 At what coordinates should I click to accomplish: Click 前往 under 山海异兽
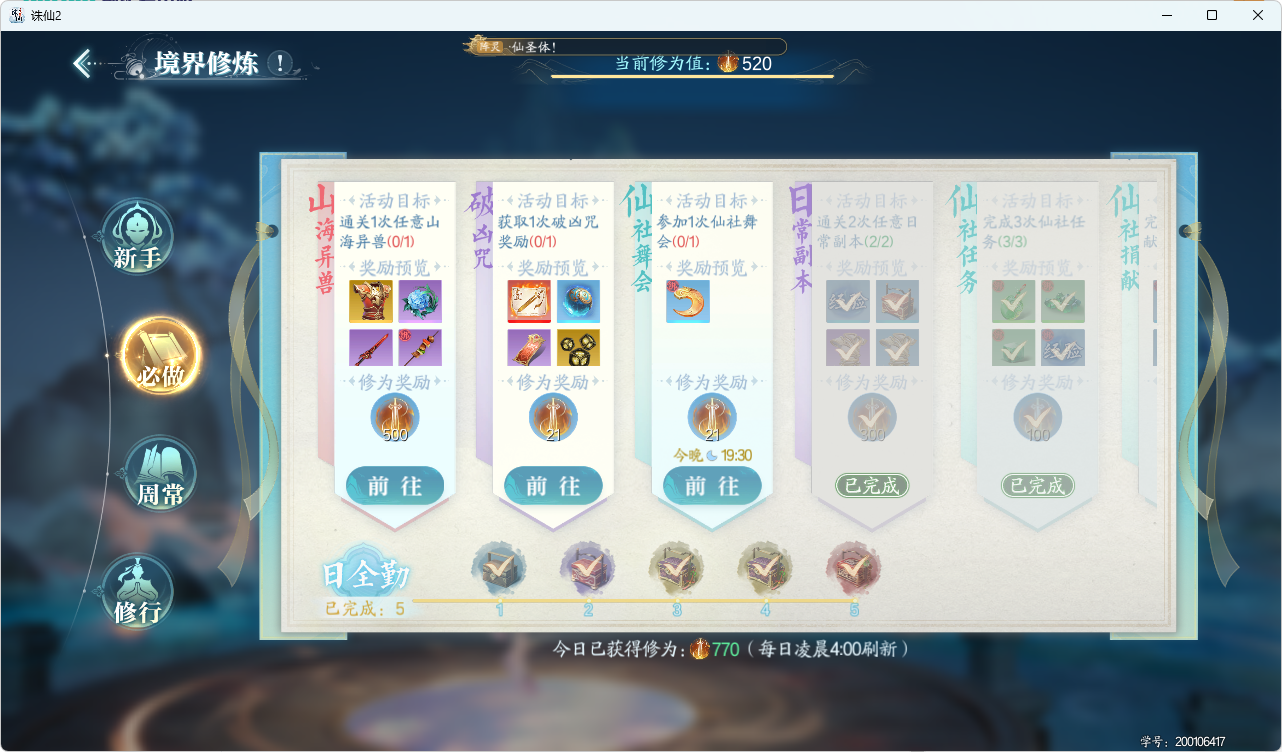(x=394, y=484)
